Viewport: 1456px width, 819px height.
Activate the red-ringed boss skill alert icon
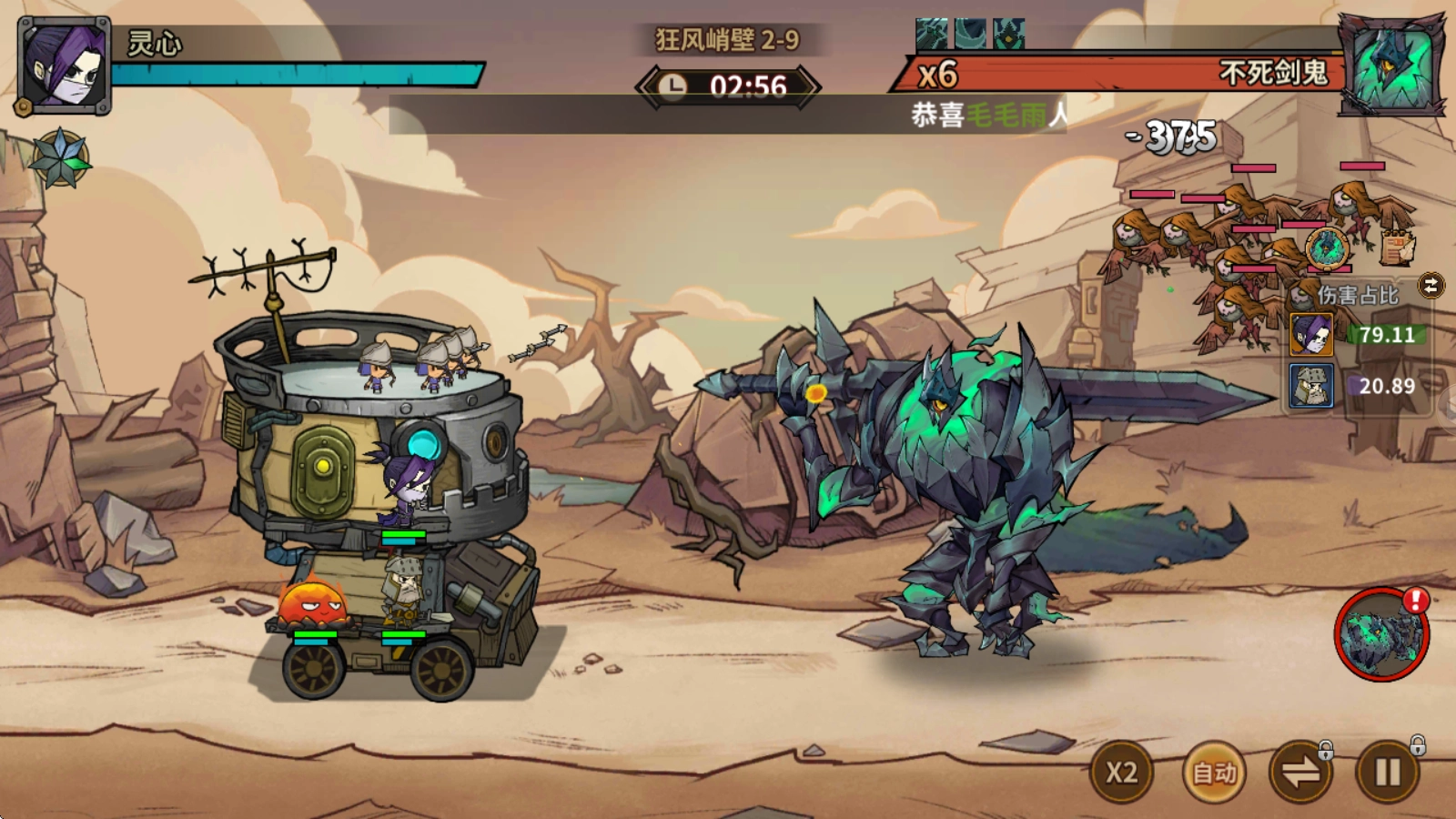coord(1381,635)
